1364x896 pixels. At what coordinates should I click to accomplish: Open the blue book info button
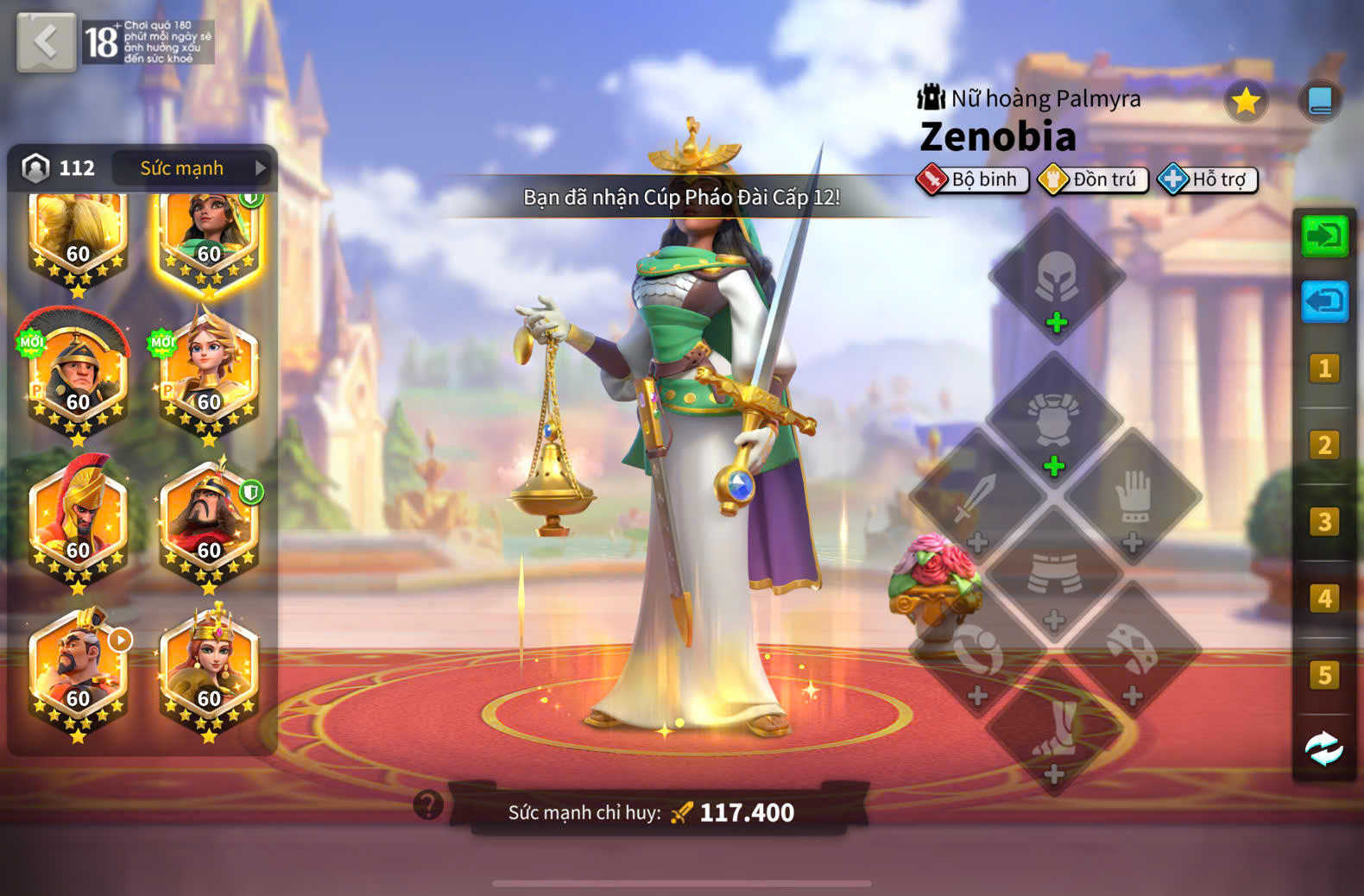pos(1320,102)
